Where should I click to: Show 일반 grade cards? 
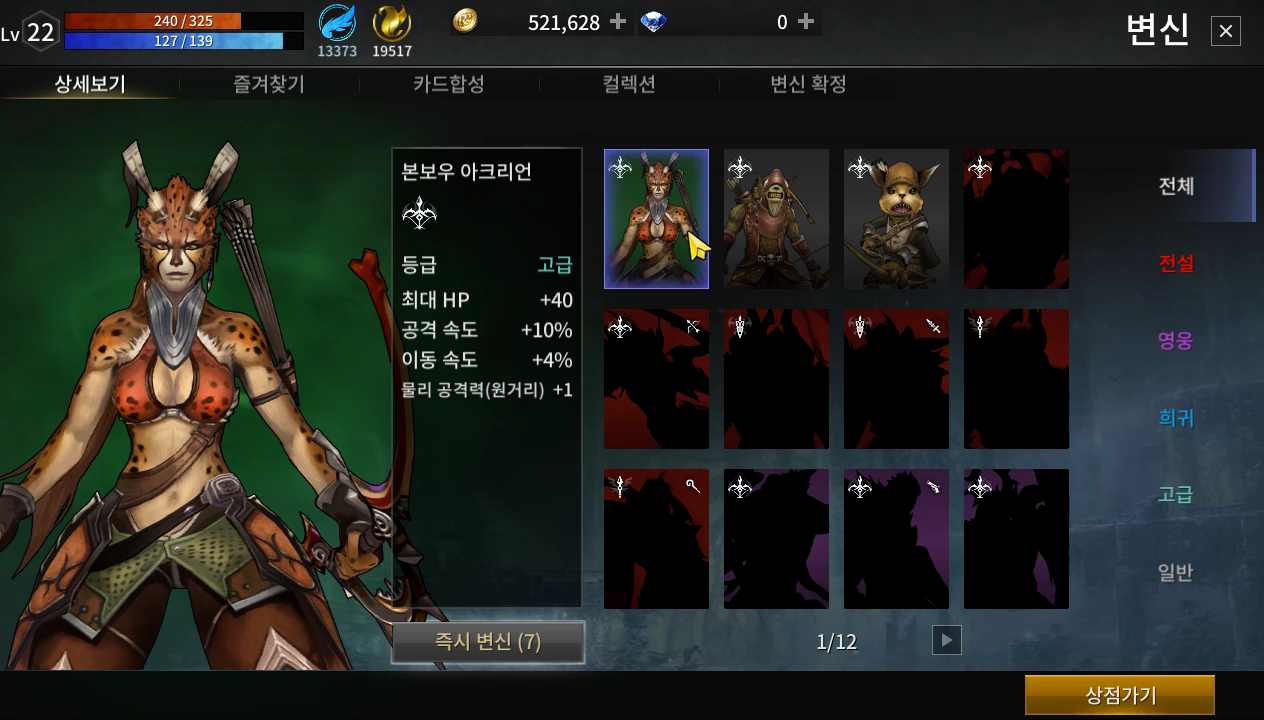[x=1176, y=573]
